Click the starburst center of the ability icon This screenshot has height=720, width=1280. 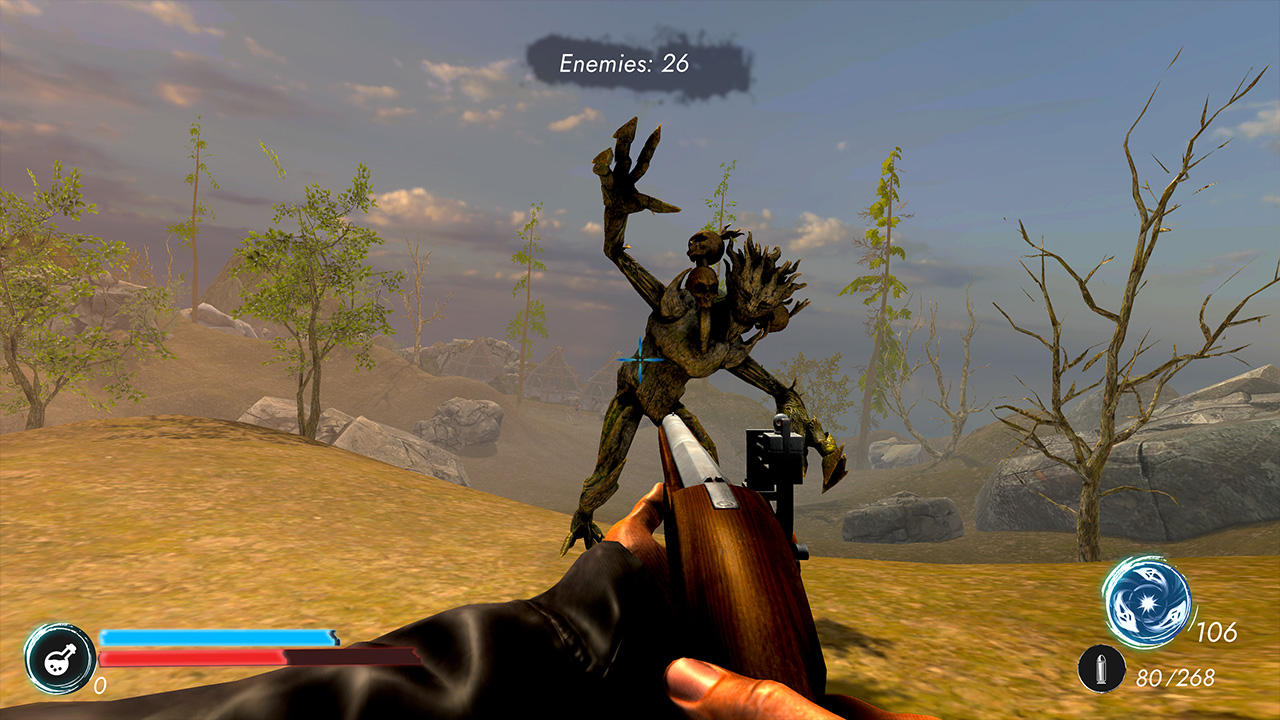coord(1149,601)
